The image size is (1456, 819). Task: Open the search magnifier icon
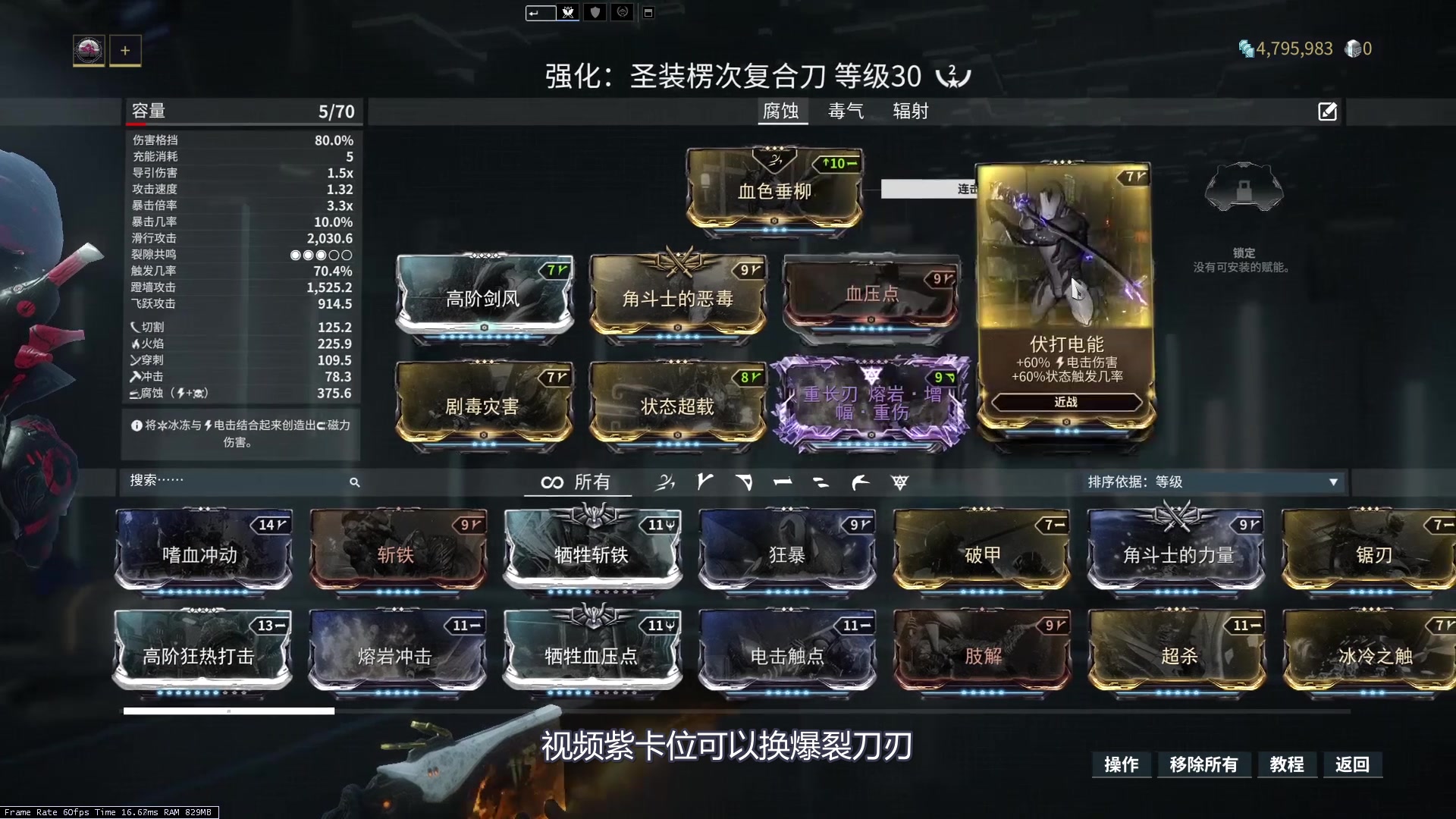coord(355,482)
